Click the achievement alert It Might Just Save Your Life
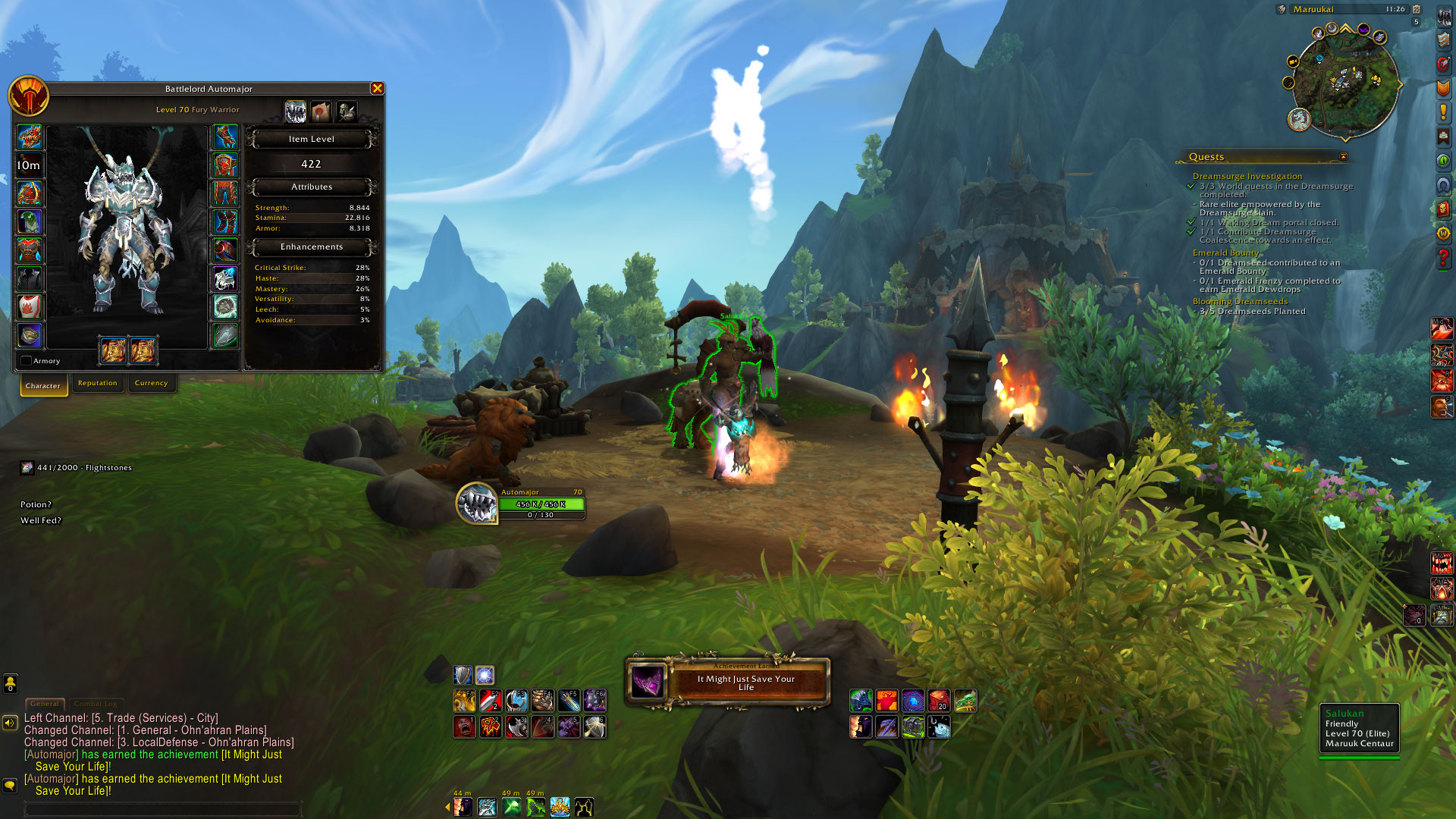The height and width of the screenshot is (819, 1456). pyautogui.click(x=728, y=682)
